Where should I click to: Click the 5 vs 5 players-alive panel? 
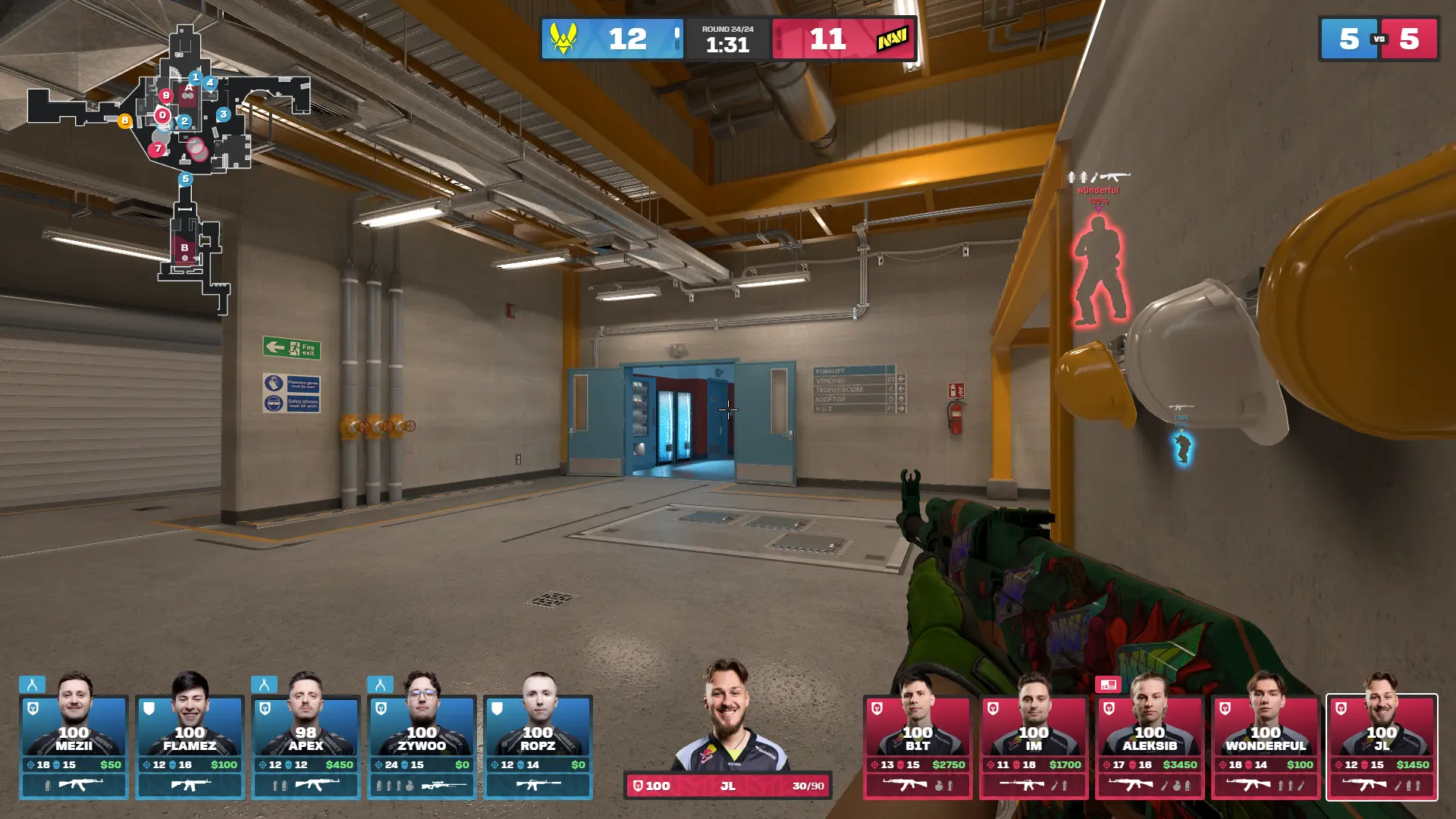(x=1379, y=39)
